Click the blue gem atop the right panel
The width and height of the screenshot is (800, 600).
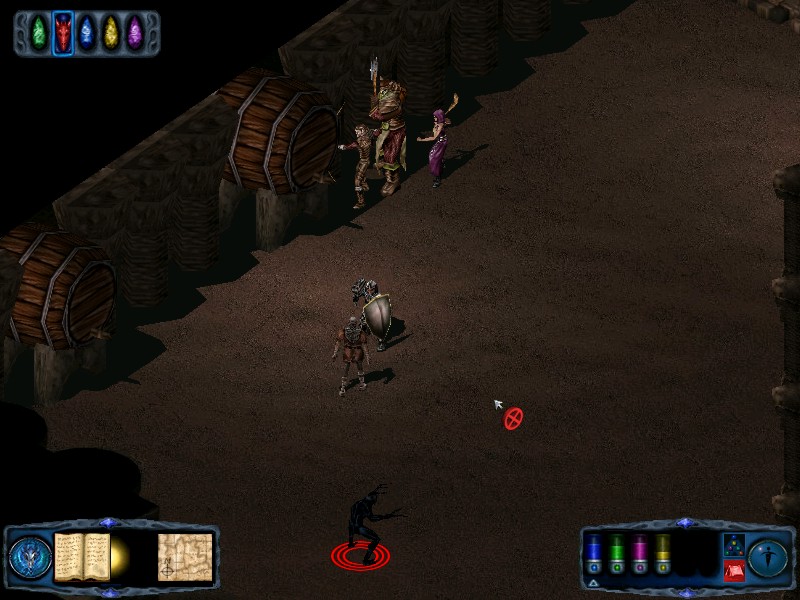[684, 522]
